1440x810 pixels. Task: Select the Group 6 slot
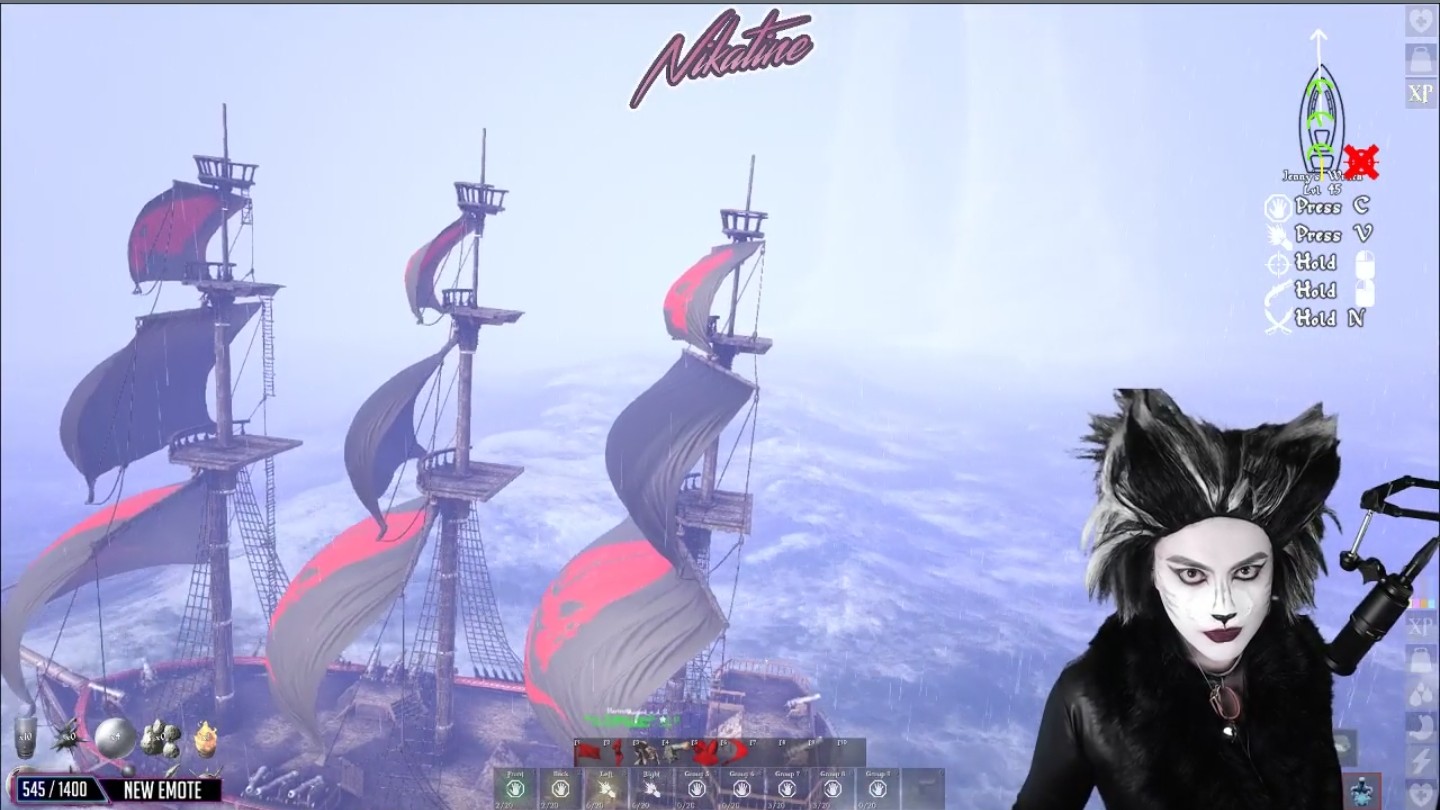pos(742,788)
